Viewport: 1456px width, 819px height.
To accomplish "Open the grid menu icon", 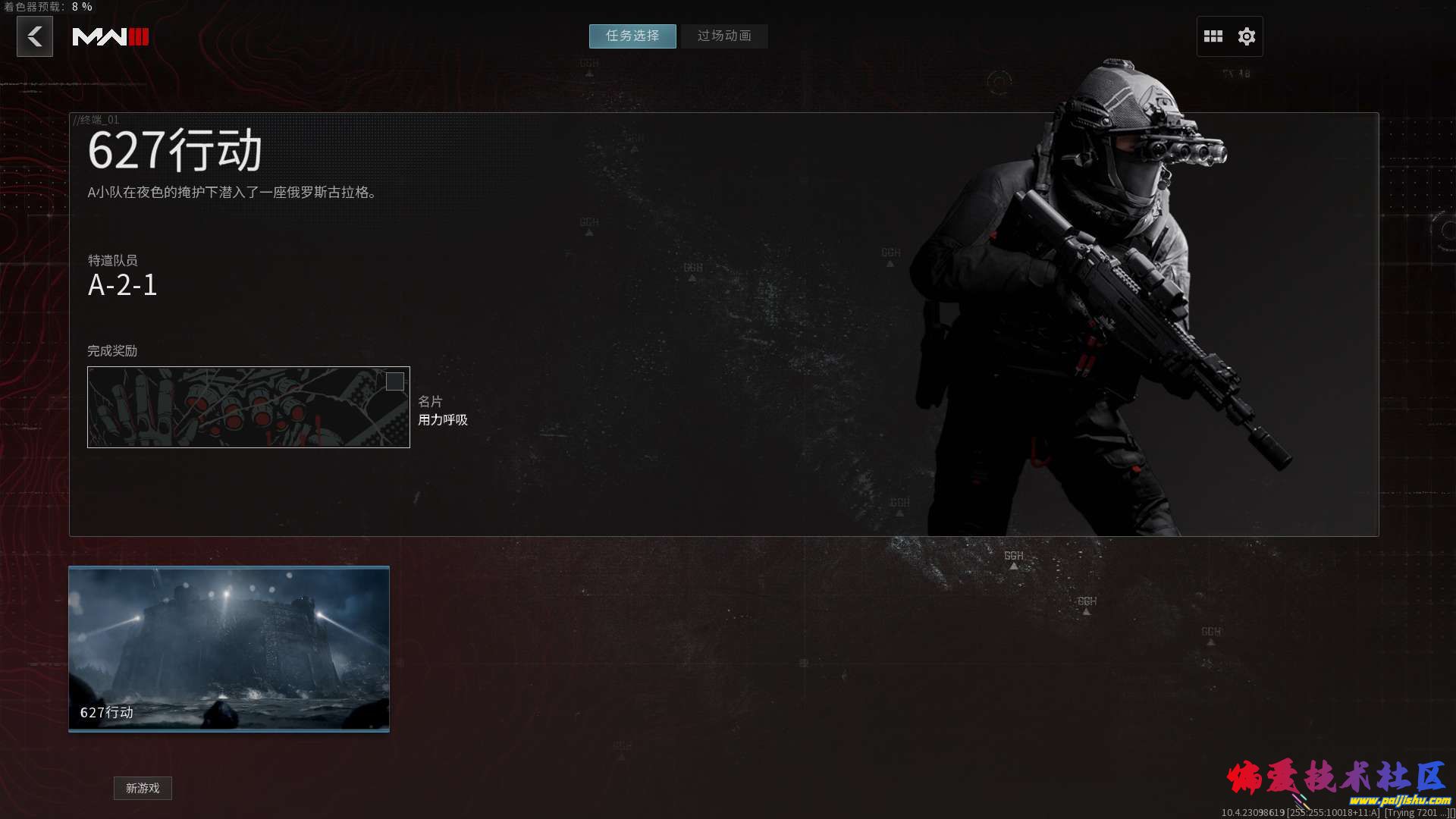I will click(1213, 36).
